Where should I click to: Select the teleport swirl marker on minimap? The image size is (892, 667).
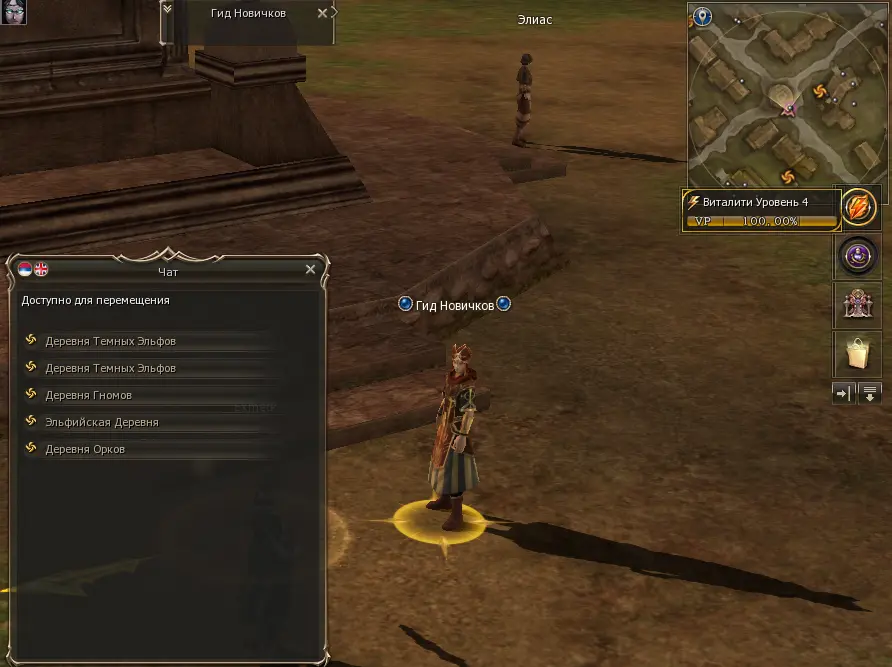click(821, 92)
